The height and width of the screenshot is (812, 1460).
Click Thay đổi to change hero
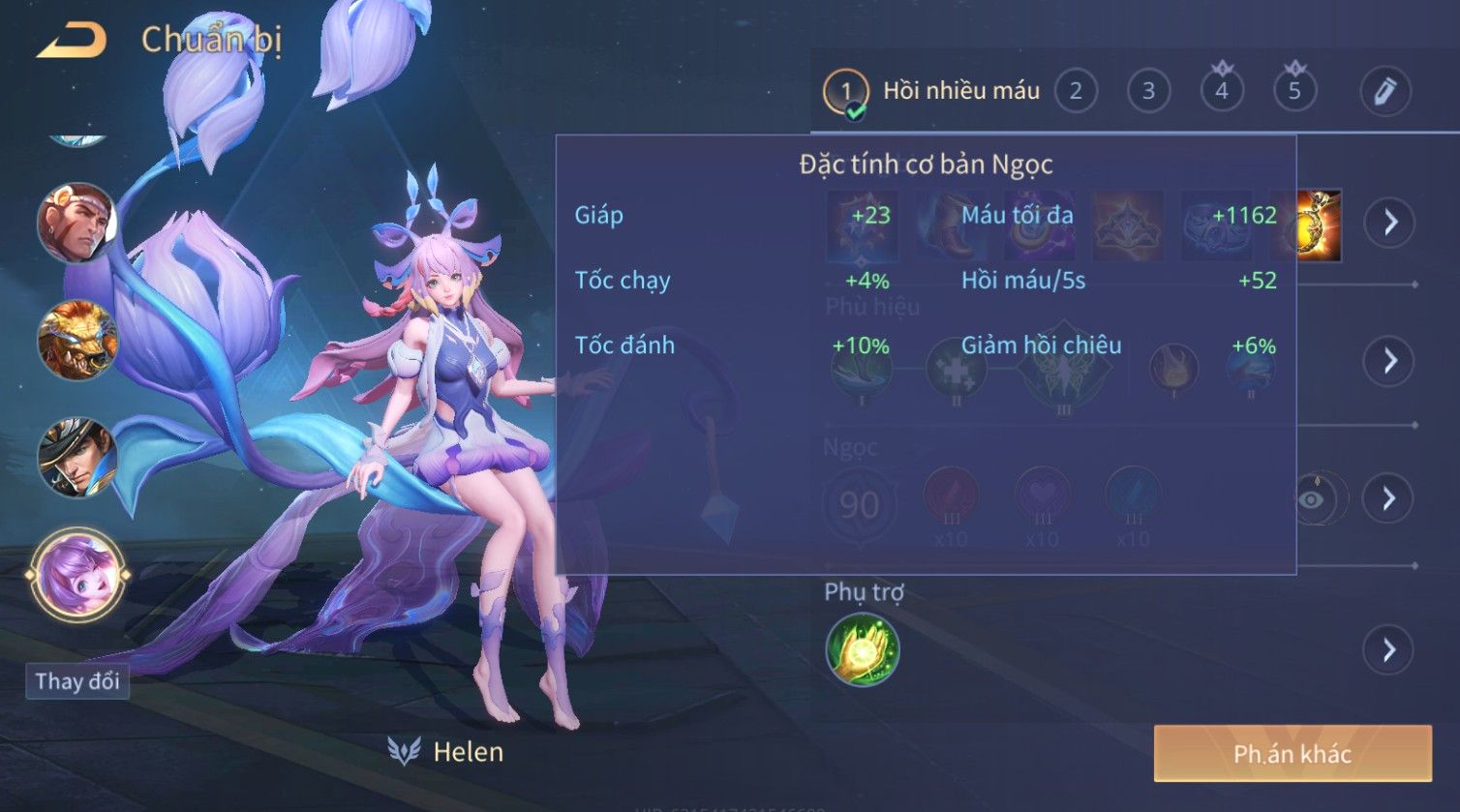(76, 680)
